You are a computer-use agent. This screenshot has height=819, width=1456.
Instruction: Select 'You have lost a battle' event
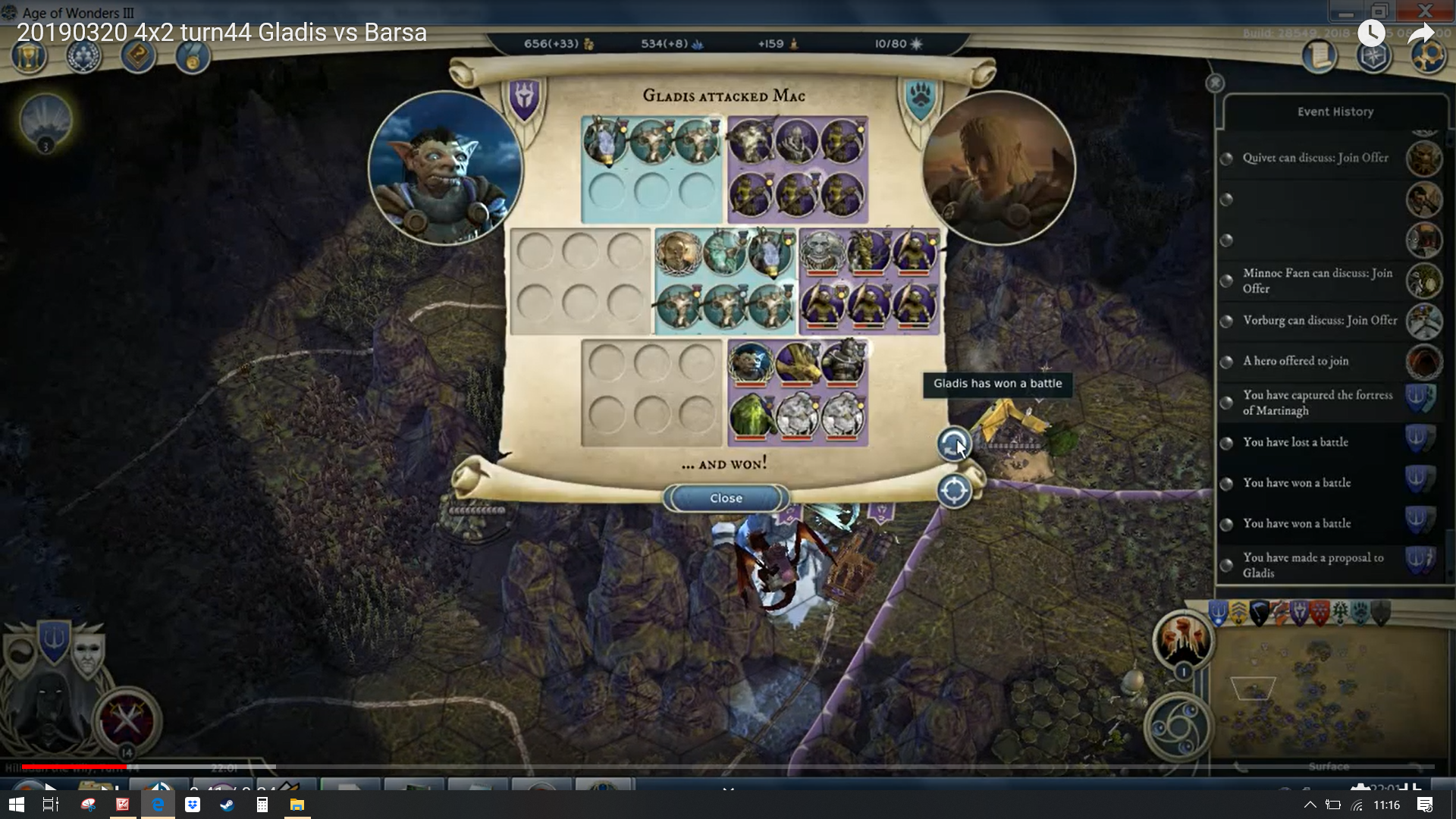point(1295,442)
